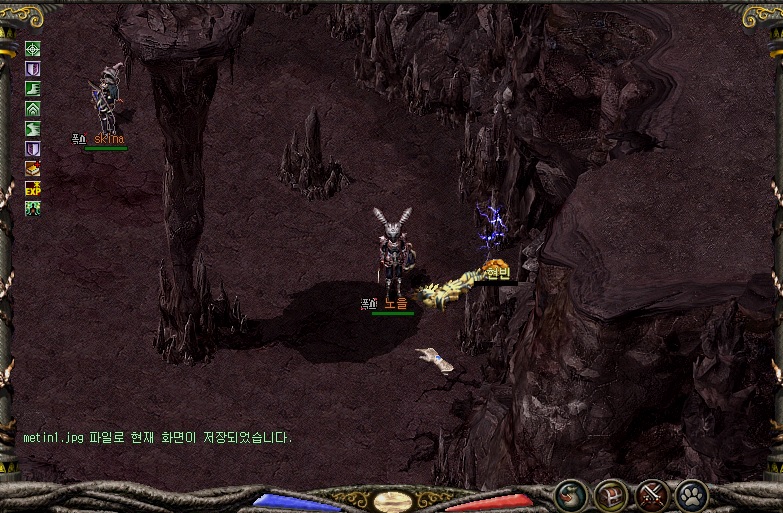Open the round green creature head button
The height and width of the screenshot is (513, 783).
pos(571,494)
